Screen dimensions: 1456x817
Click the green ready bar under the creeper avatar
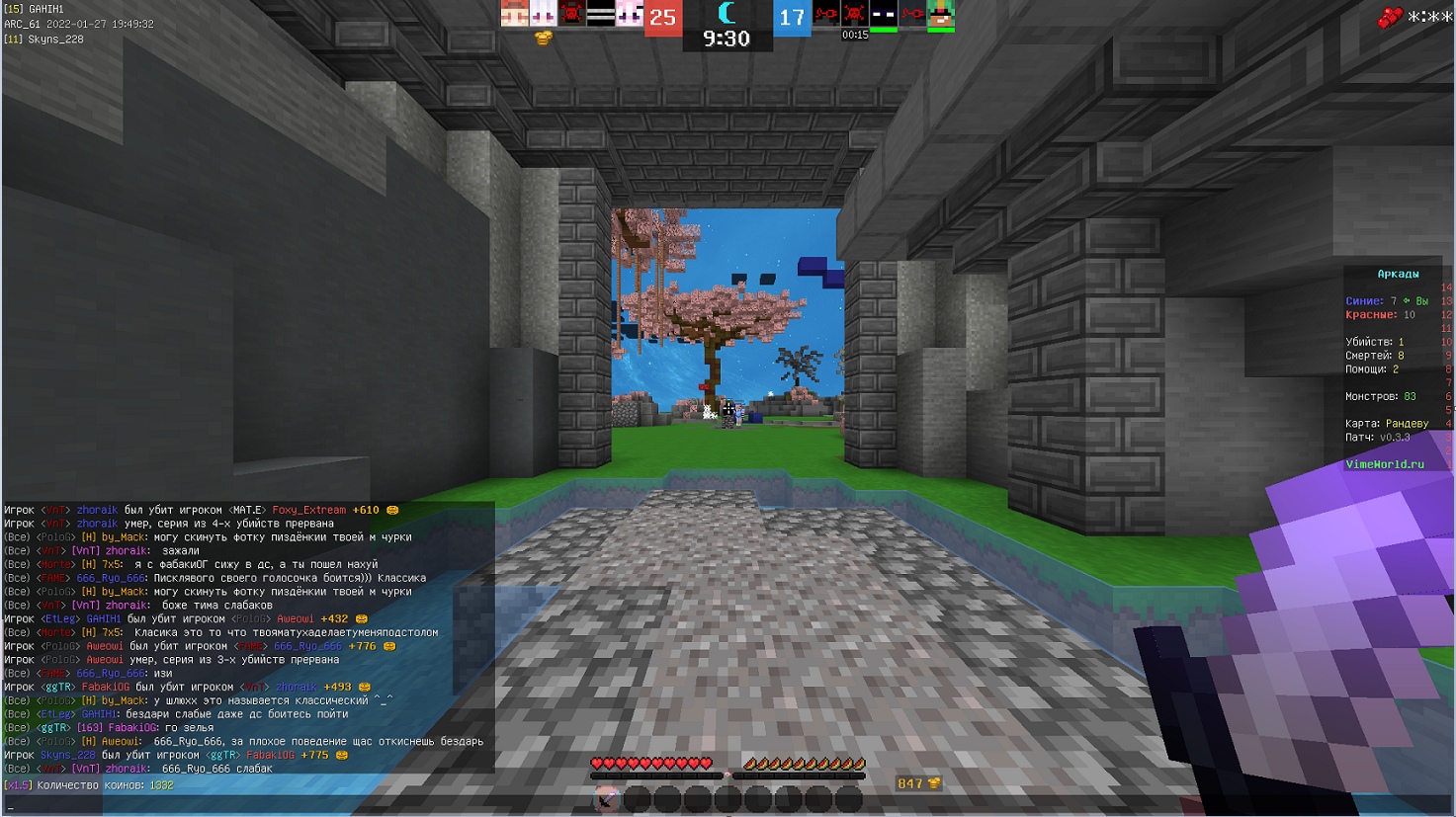click(940, 31)
